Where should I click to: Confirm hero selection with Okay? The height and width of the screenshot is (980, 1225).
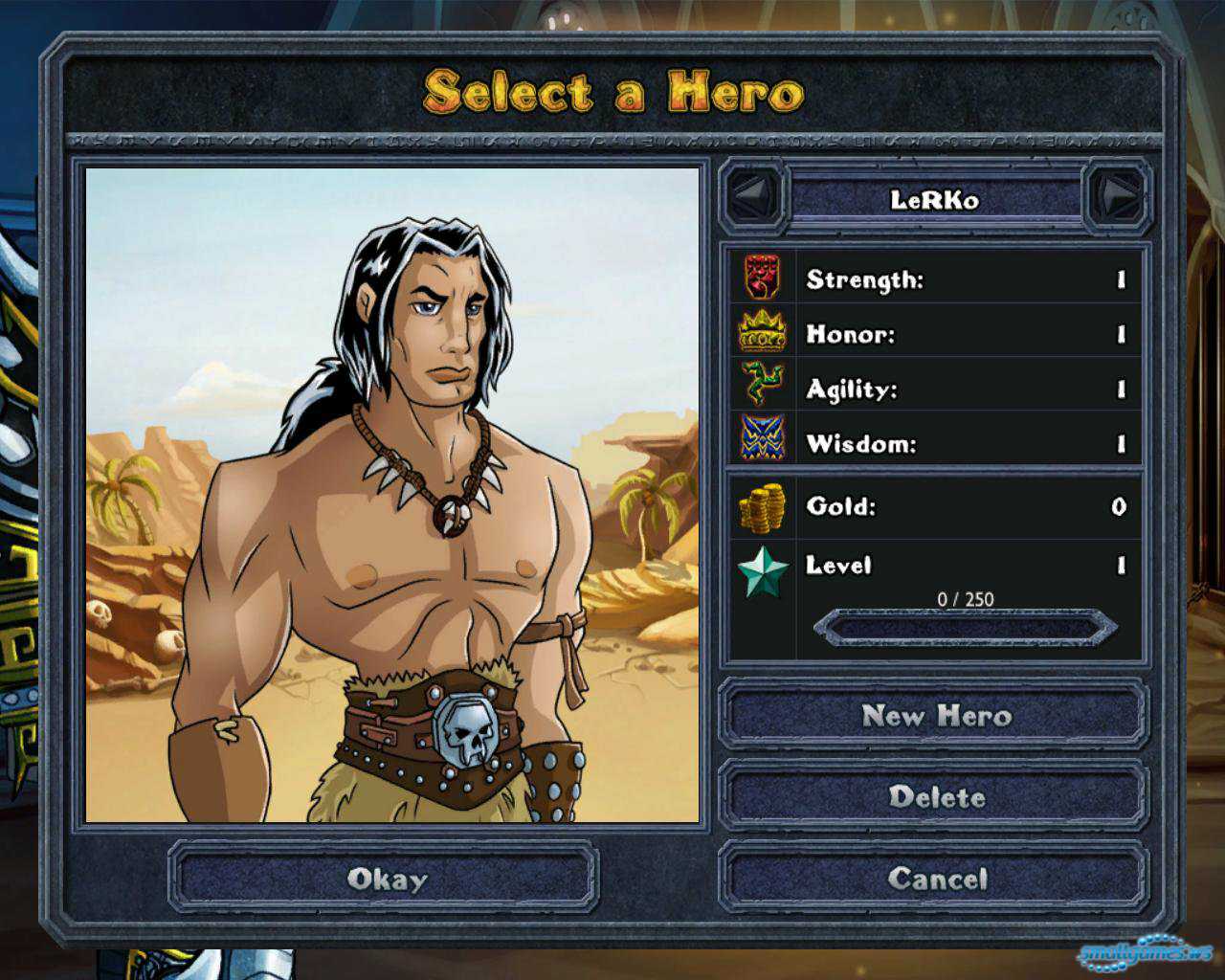point(385,879)
